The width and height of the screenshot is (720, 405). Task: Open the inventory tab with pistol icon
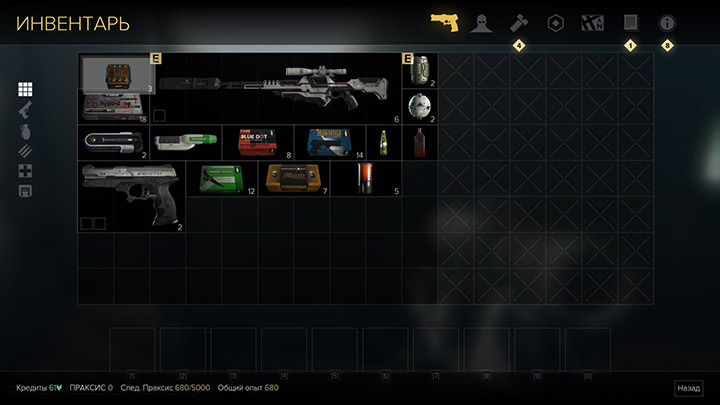444,22
